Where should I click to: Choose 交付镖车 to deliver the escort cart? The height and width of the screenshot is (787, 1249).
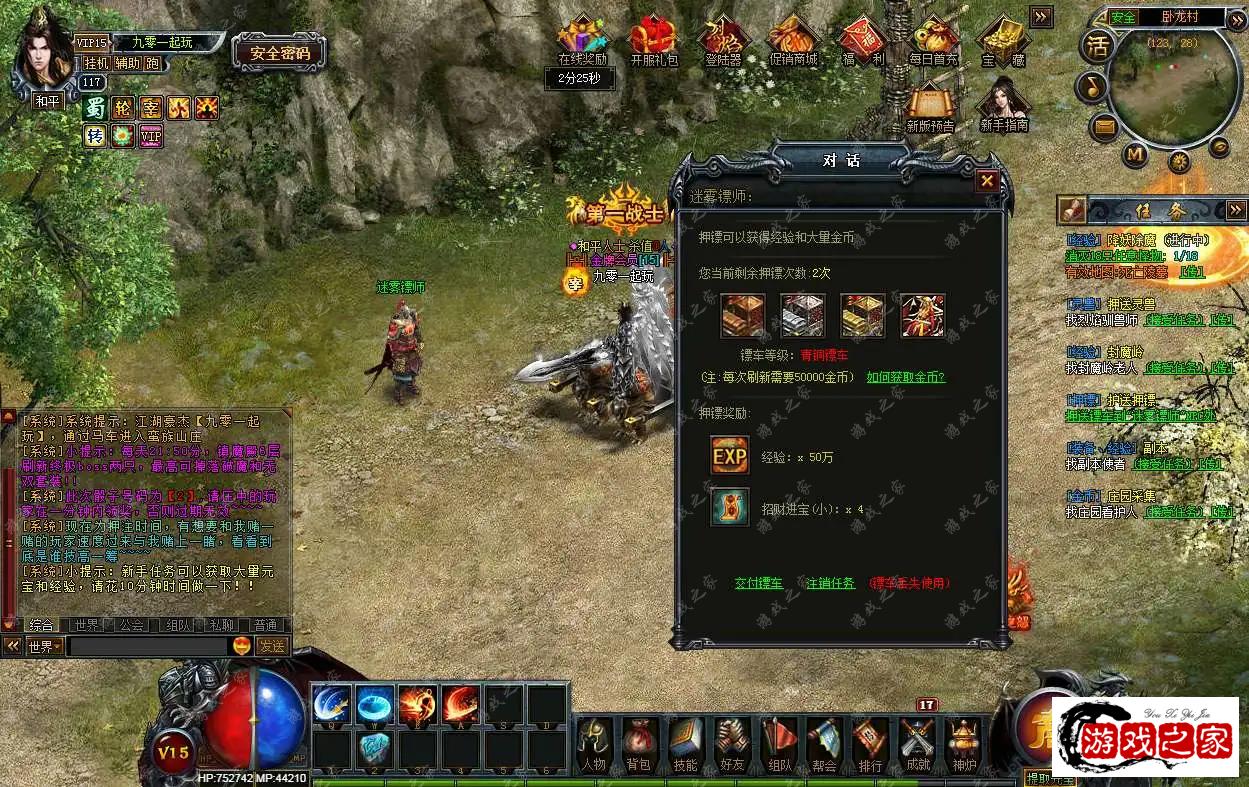[x=759, y=583]
